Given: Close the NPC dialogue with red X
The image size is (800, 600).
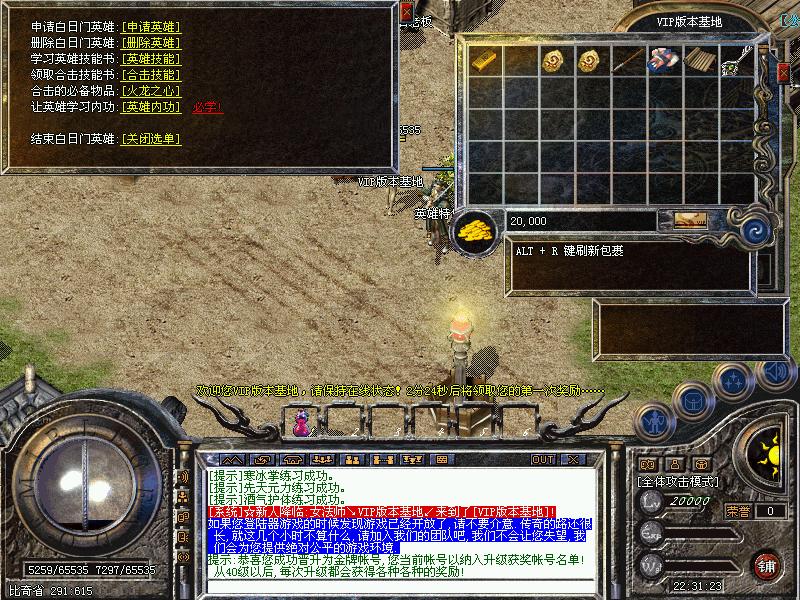Looking at the screenshot, I should pyautogui.click(x=406, y=13).
